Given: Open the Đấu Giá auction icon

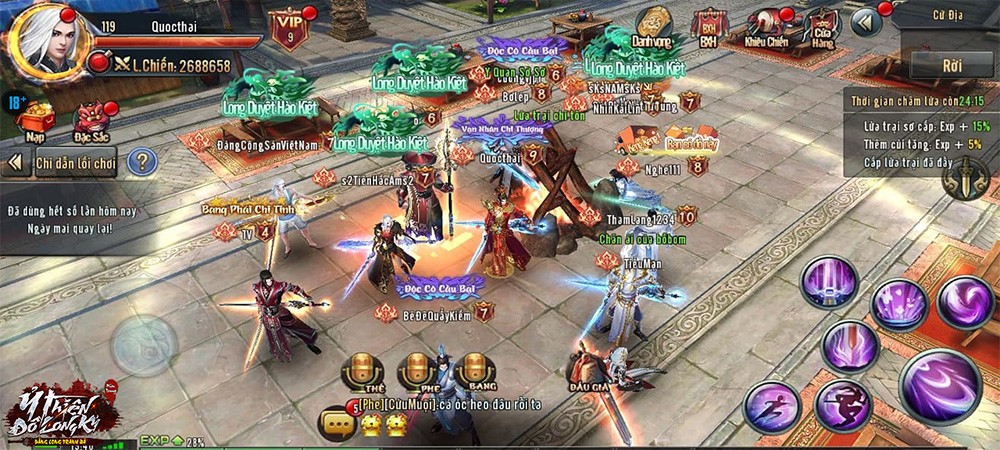Looking at the screenshot, I should point(592,368).
